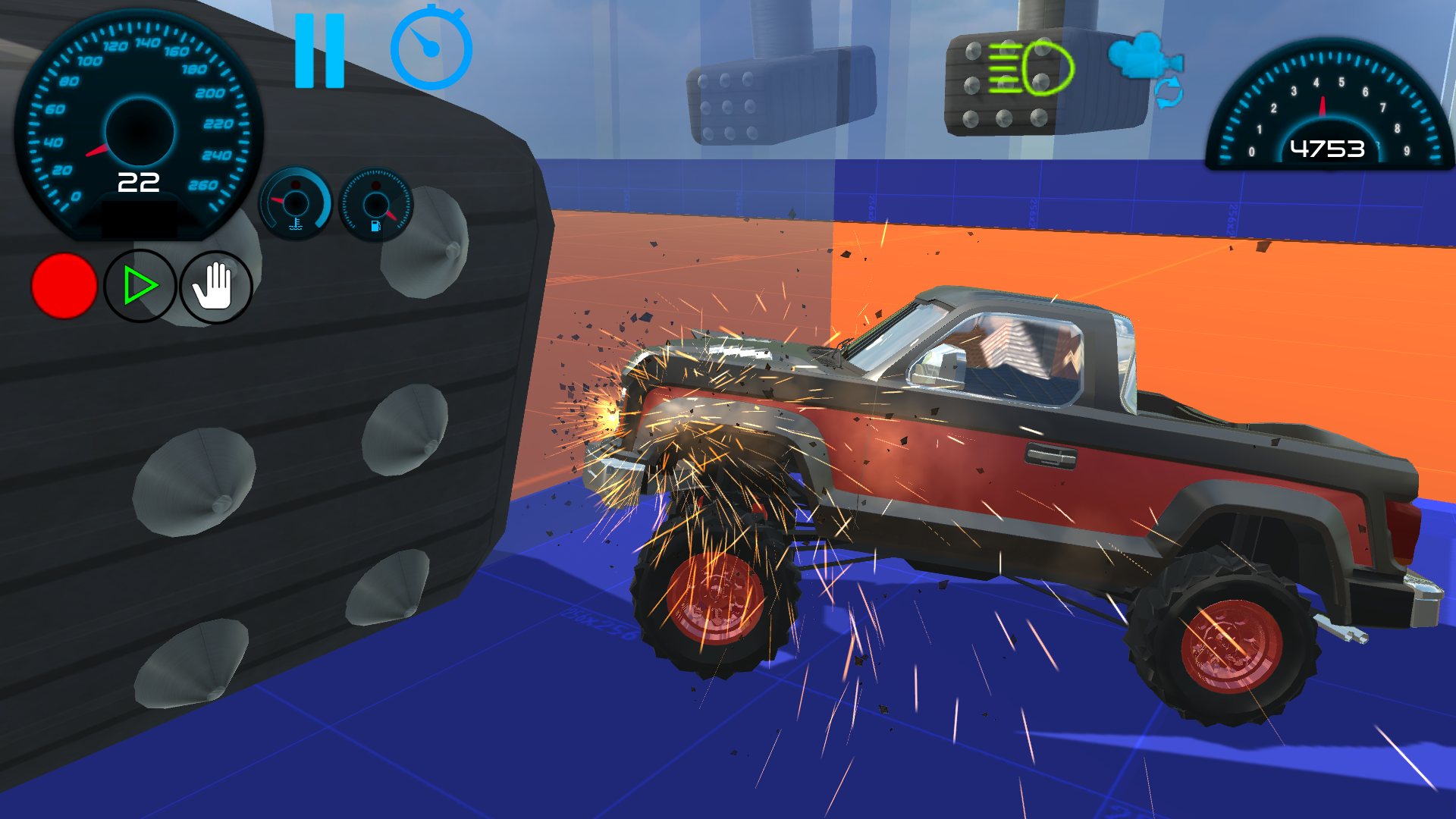Open the stopwatch timer
The height and width of the screenshot is (819, 1456).
433,49
